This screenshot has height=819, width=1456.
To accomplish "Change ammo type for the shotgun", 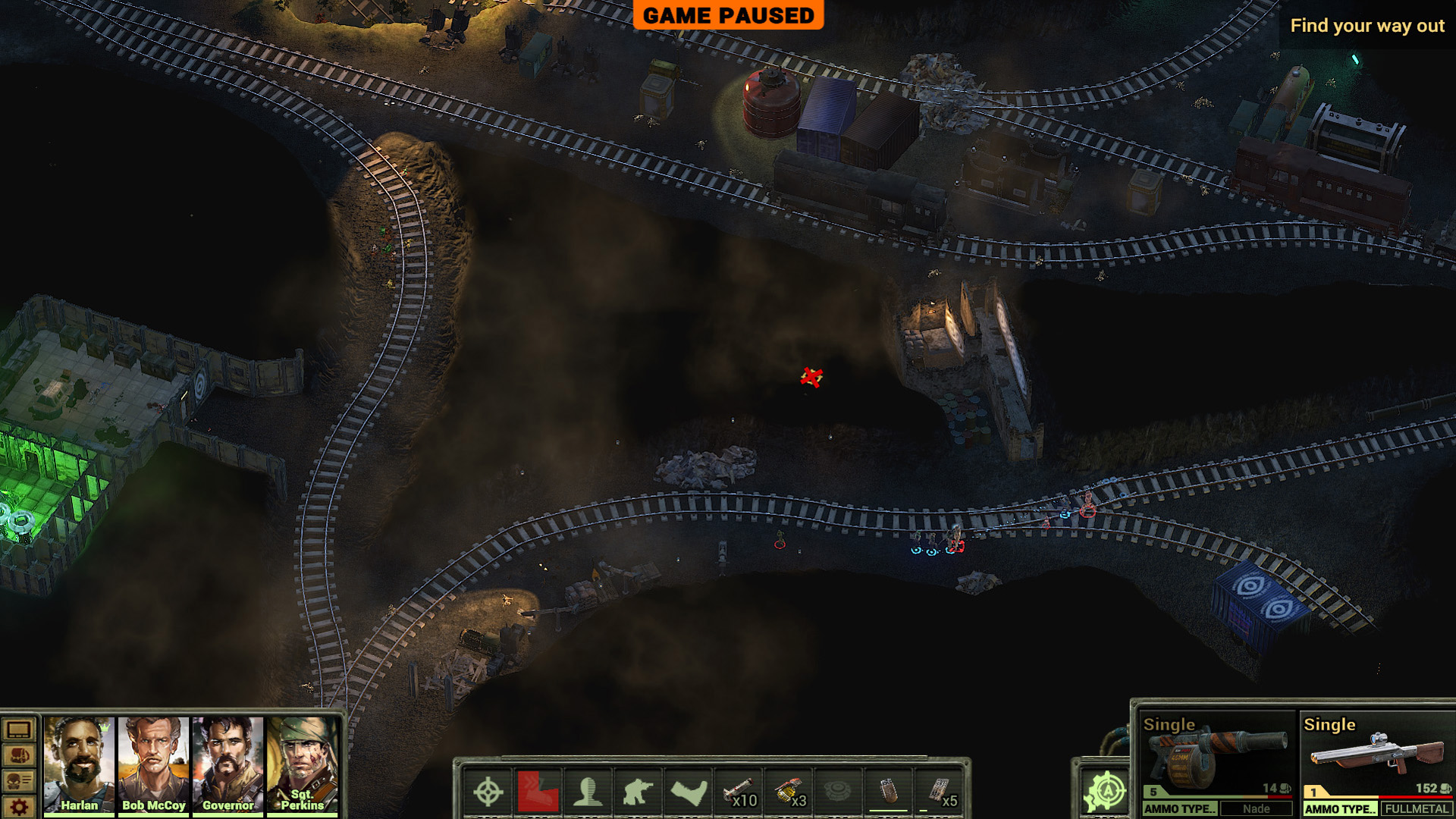I will [1339, 809].
